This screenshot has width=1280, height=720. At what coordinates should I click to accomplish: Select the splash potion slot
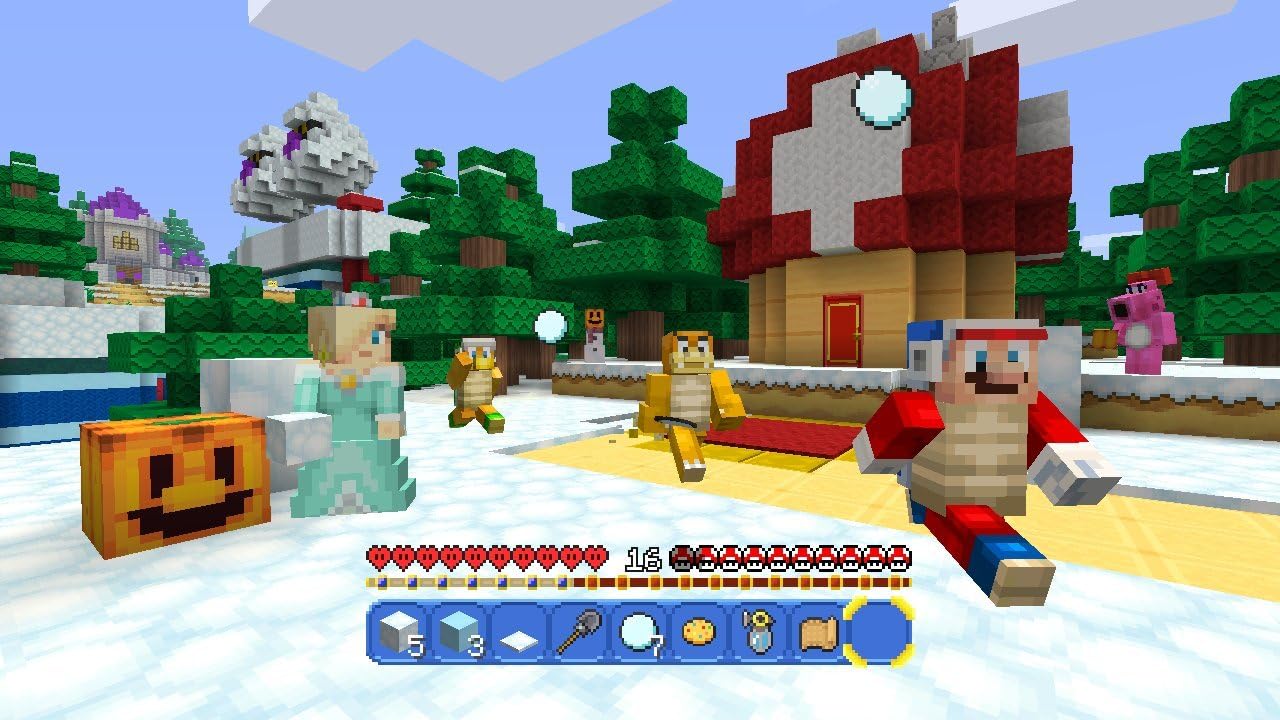point(756,633)
